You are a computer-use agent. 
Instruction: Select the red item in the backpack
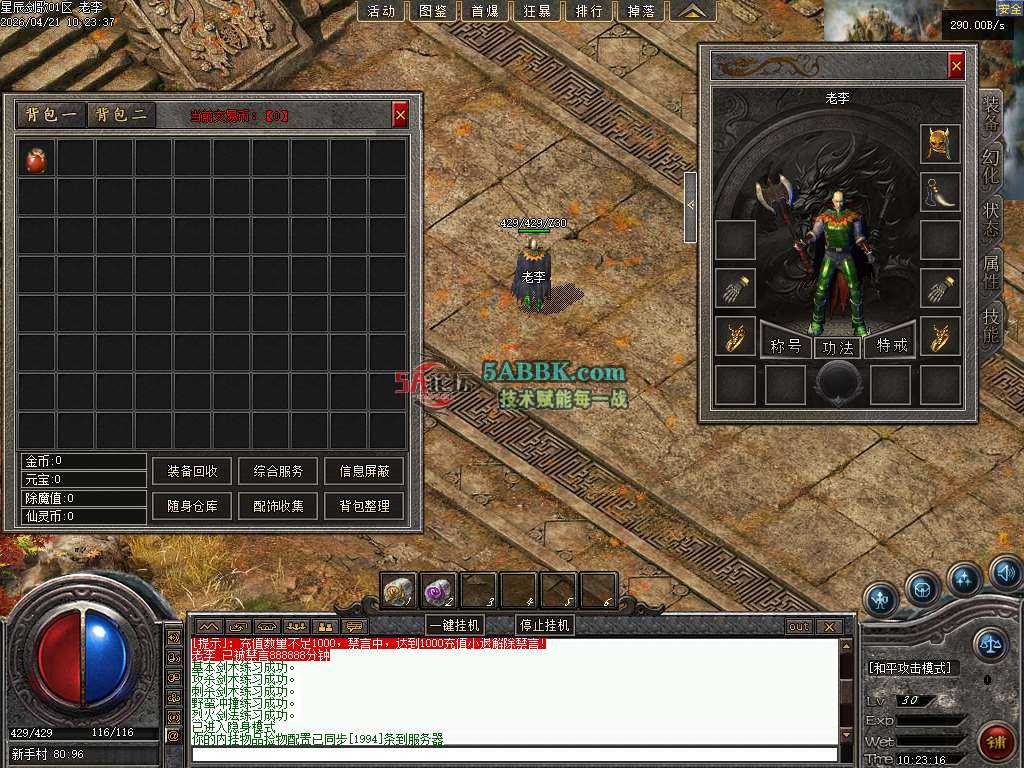tap(36, 159)
